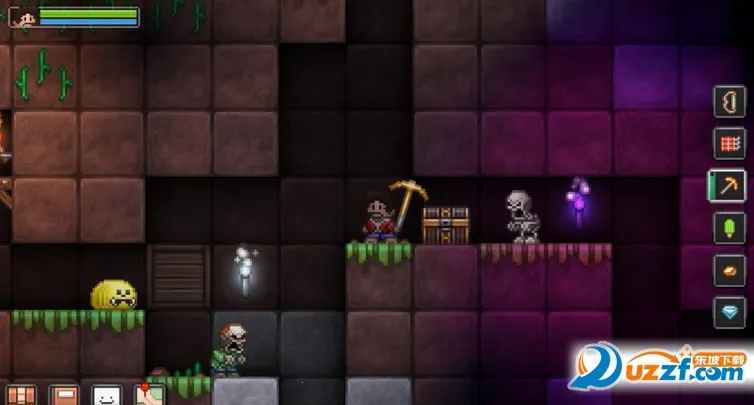This screenshot has width=754, height=405.
Task: Choose the golden pickaxe hotbar slot
Action: tap(730, 186)
